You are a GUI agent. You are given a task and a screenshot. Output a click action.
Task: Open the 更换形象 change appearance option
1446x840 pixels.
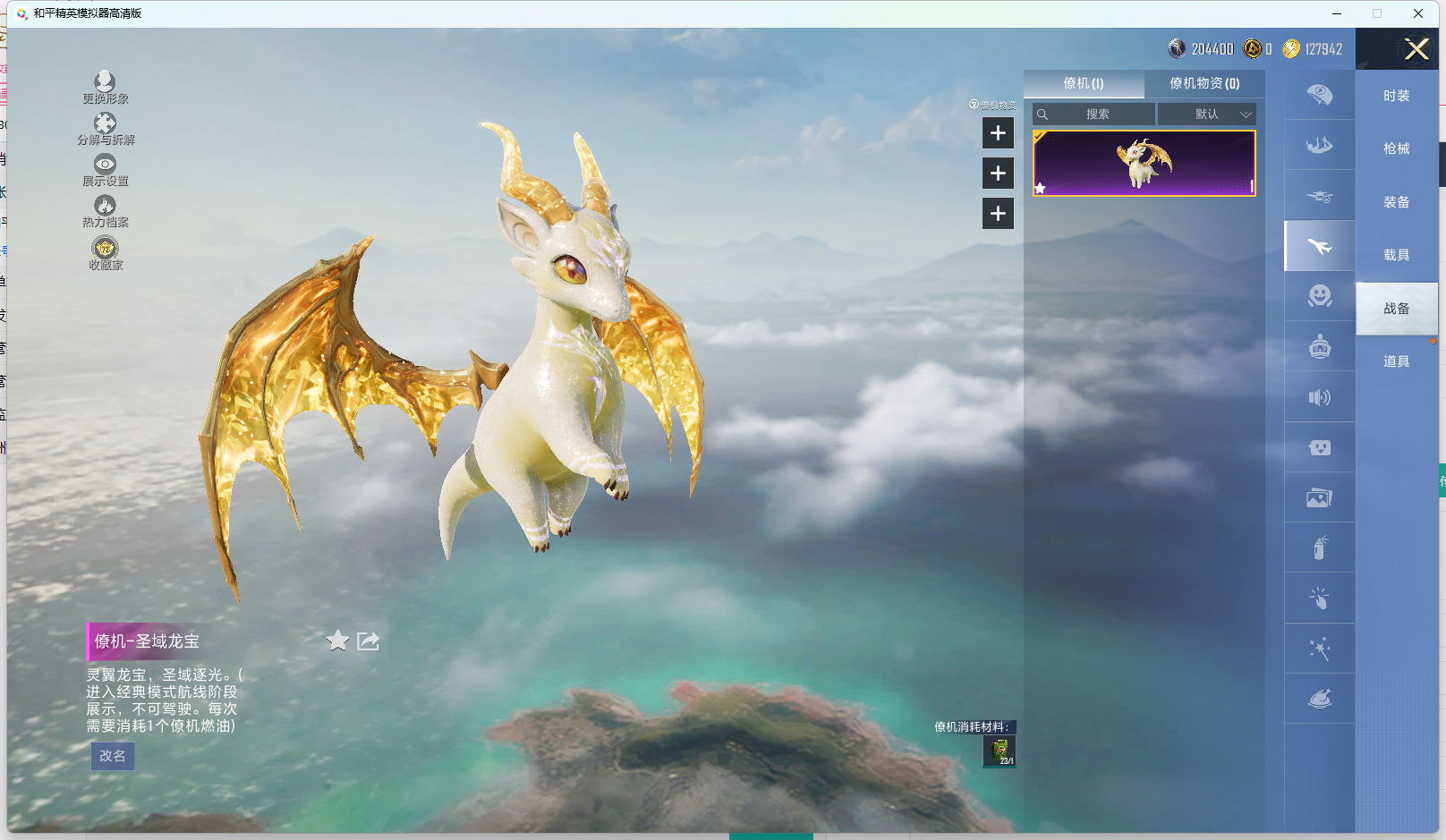coord(105,87)
